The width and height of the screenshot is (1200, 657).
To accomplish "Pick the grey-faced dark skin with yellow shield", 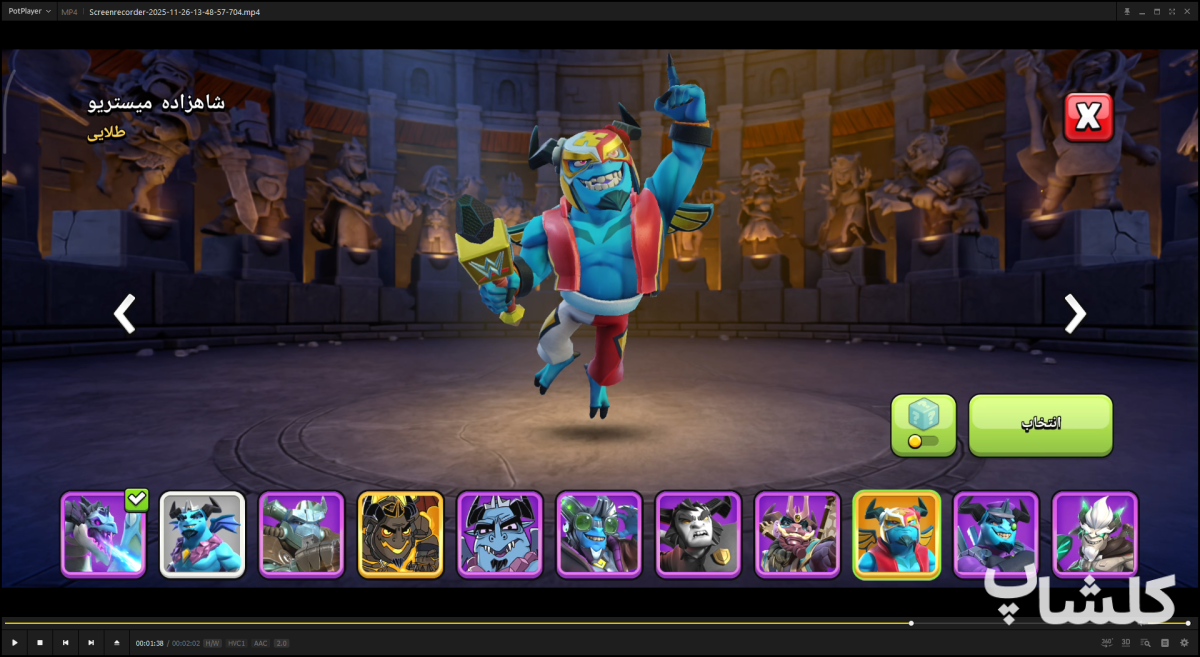I will pos(698,534).
